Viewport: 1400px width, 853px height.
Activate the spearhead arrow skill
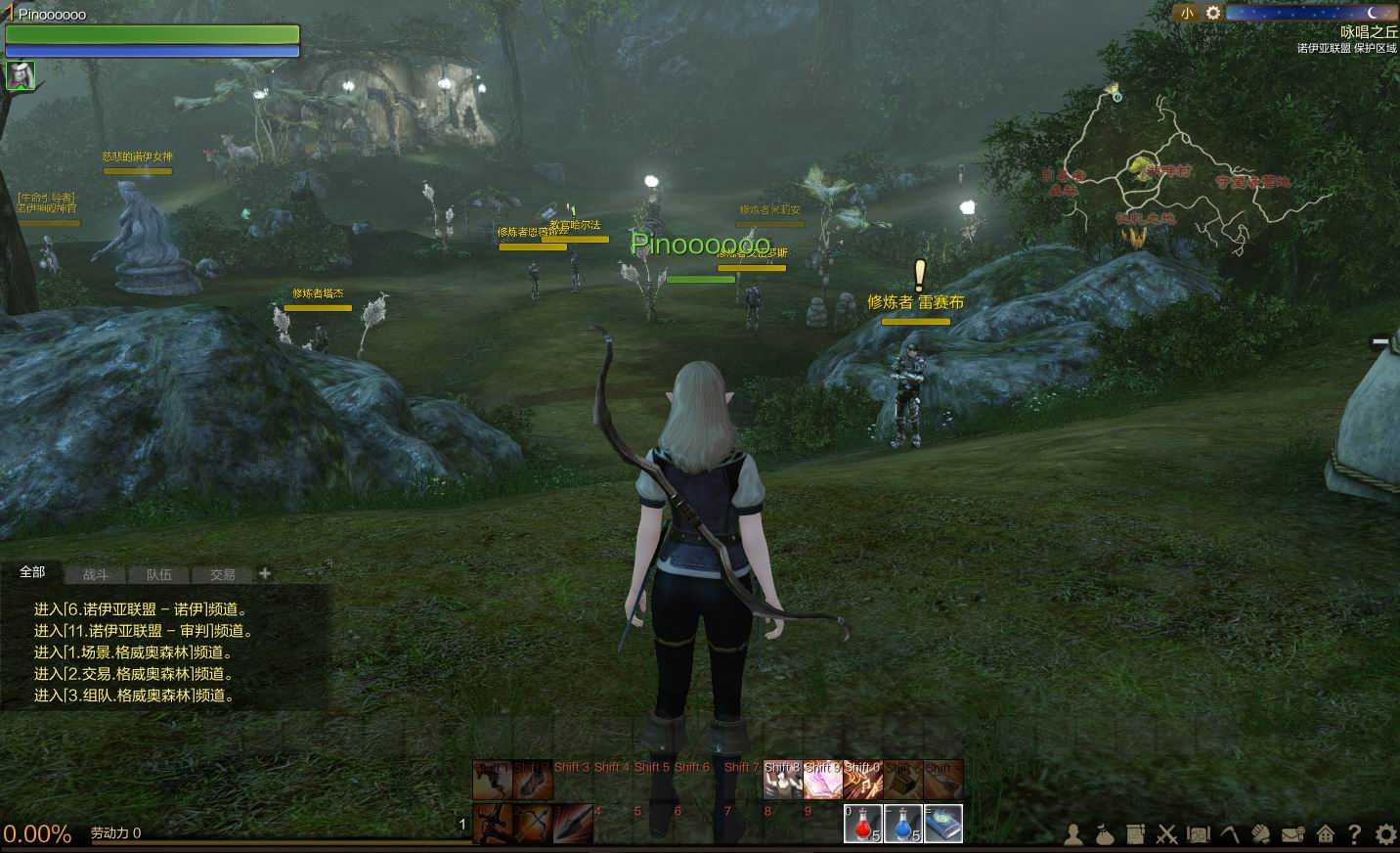click(x=573, y=824)
